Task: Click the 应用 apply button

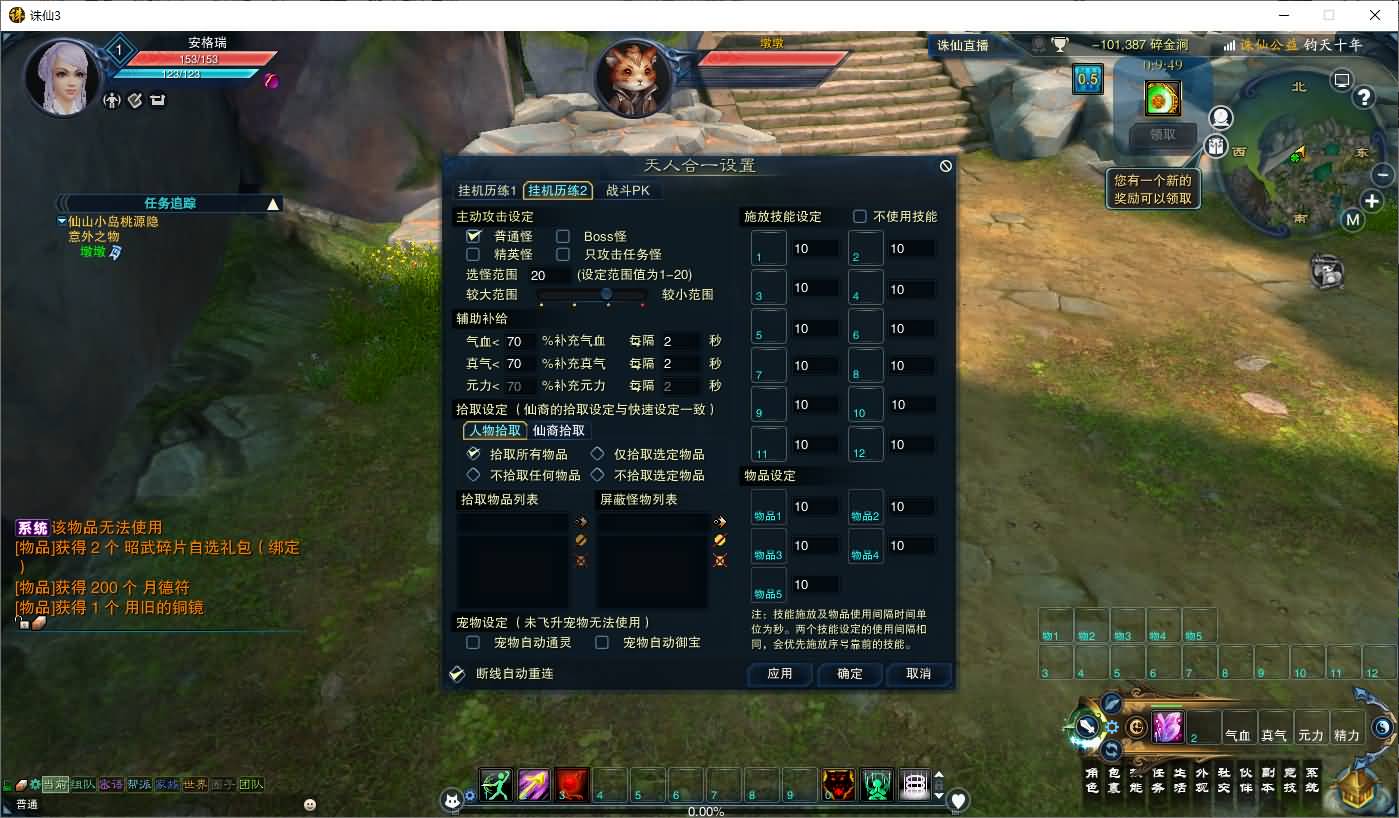Action: click(x=779, y=674)
